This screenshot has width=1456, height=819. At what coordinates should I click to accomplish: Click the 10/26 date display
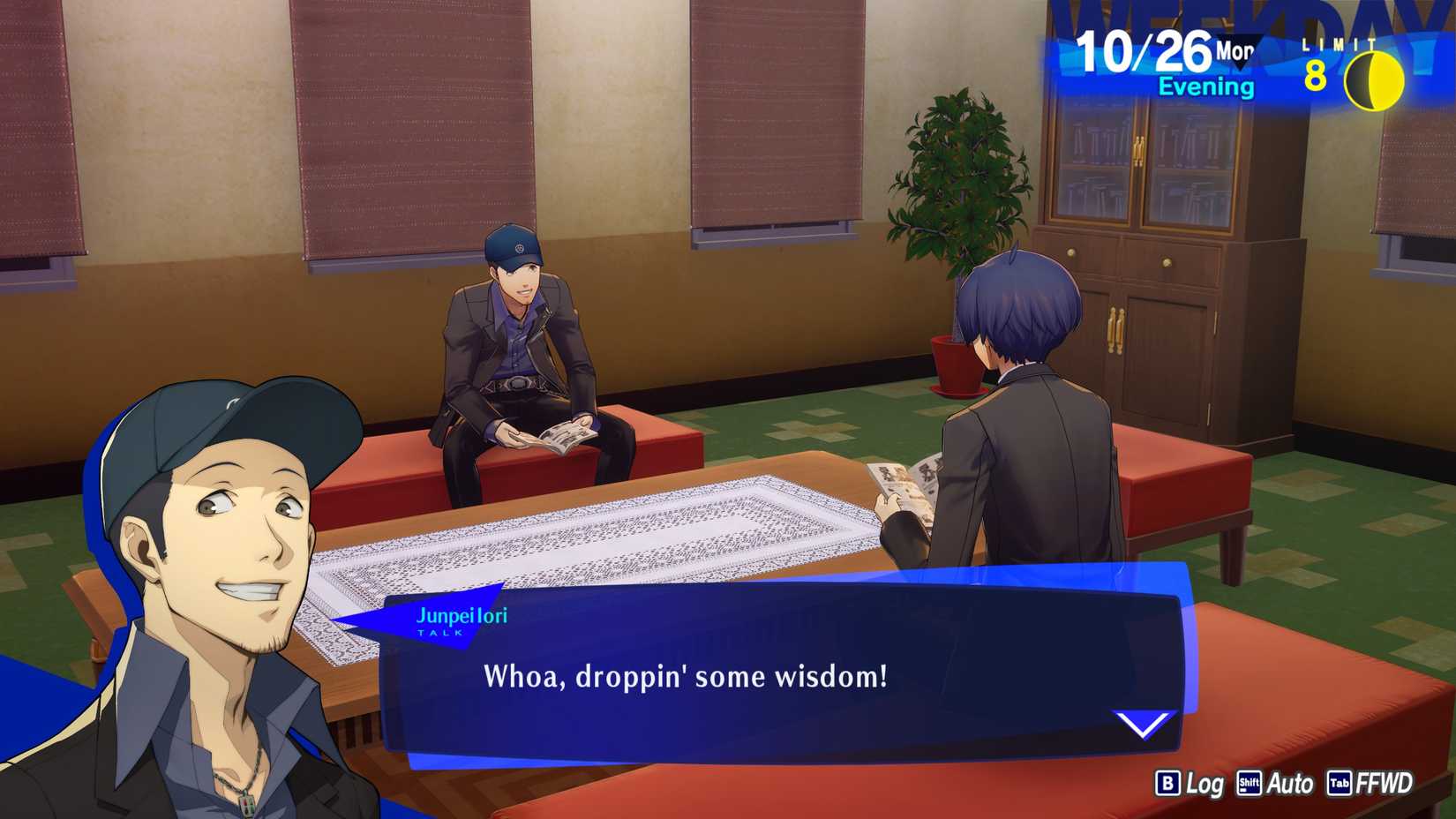pyautogui.click(x=1144, y=53)
